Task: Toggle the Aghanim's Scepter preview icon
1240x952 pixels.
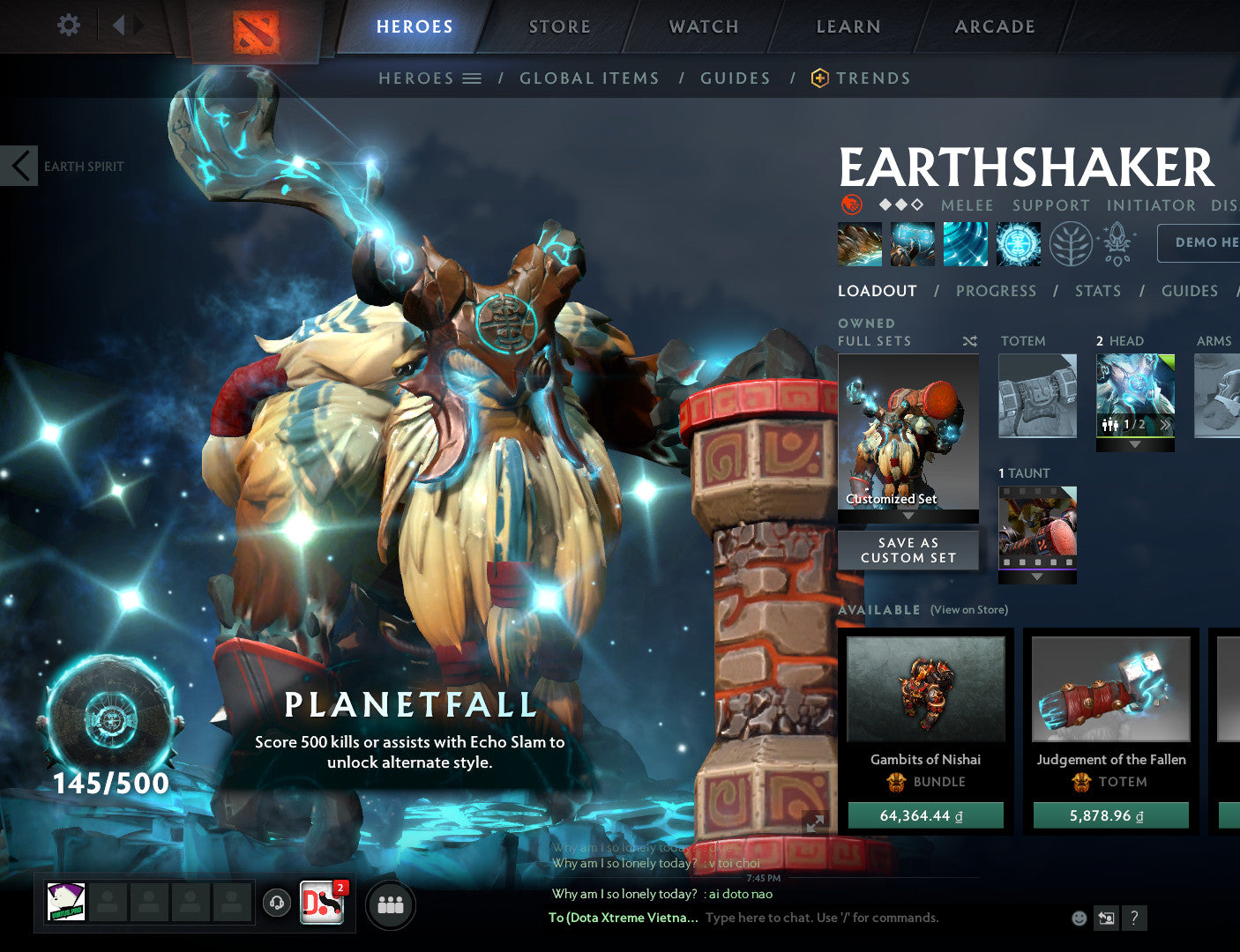Action: click(x=1116, y=244)
